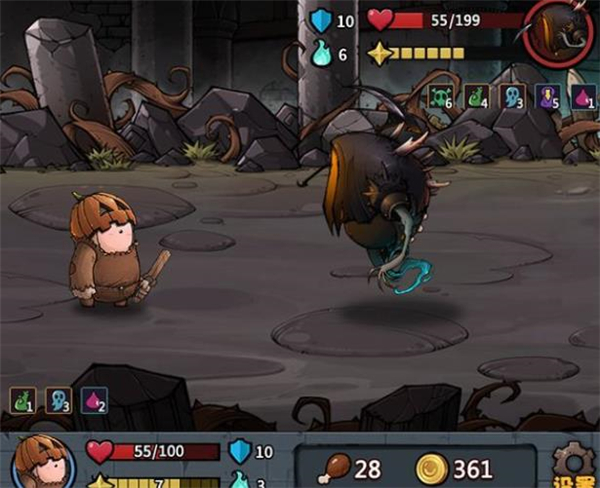
Task: Tap the pumpkin-head hero portrait
Action: pos(40,463)
